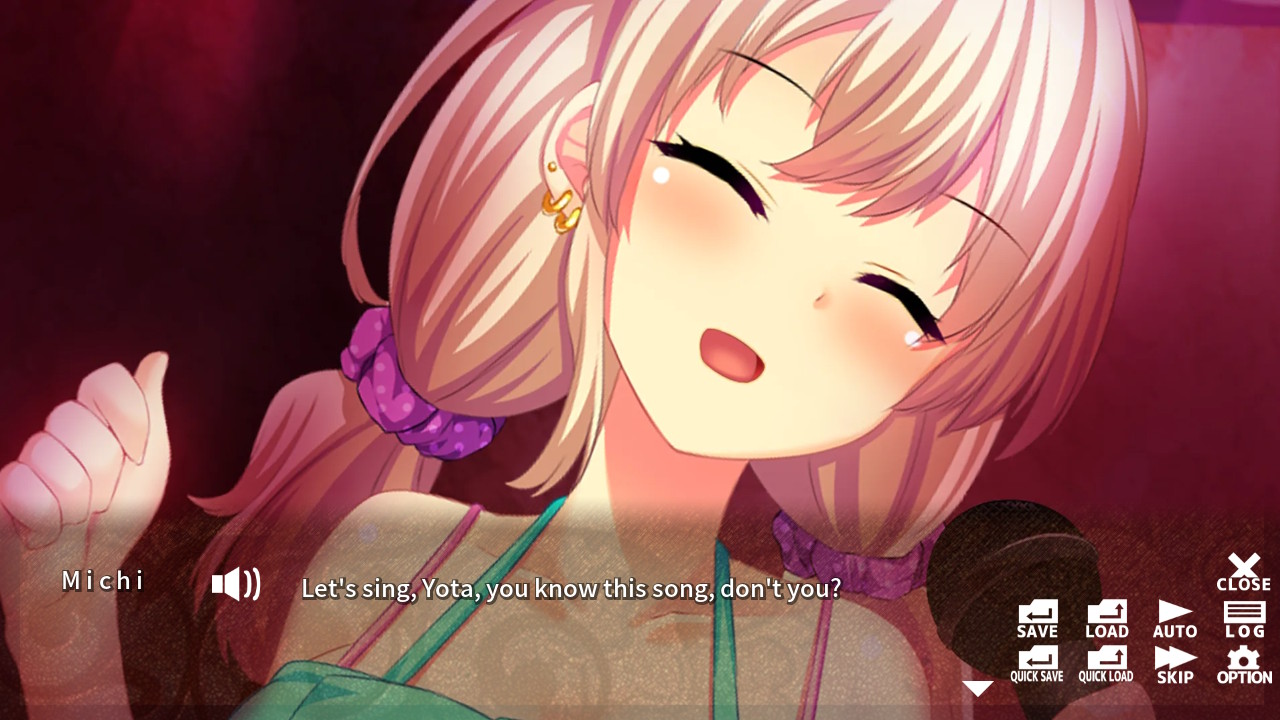
Task: Open the Save screen
Action: (1036, 614)
